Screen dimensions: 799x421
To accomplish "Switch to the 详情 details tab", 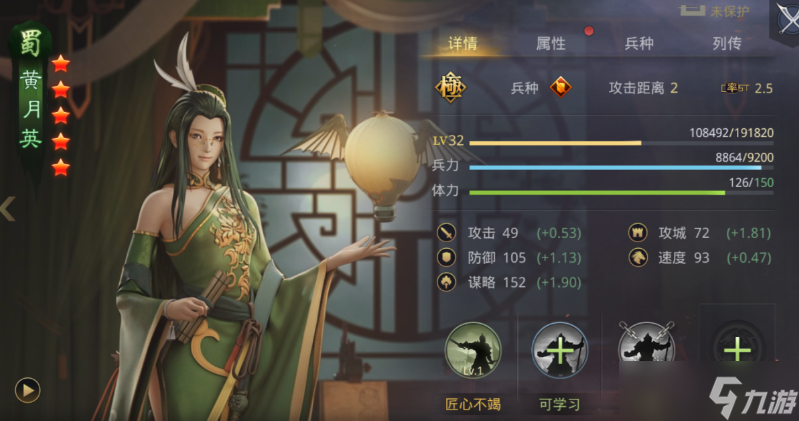I will tap(461, 44).
